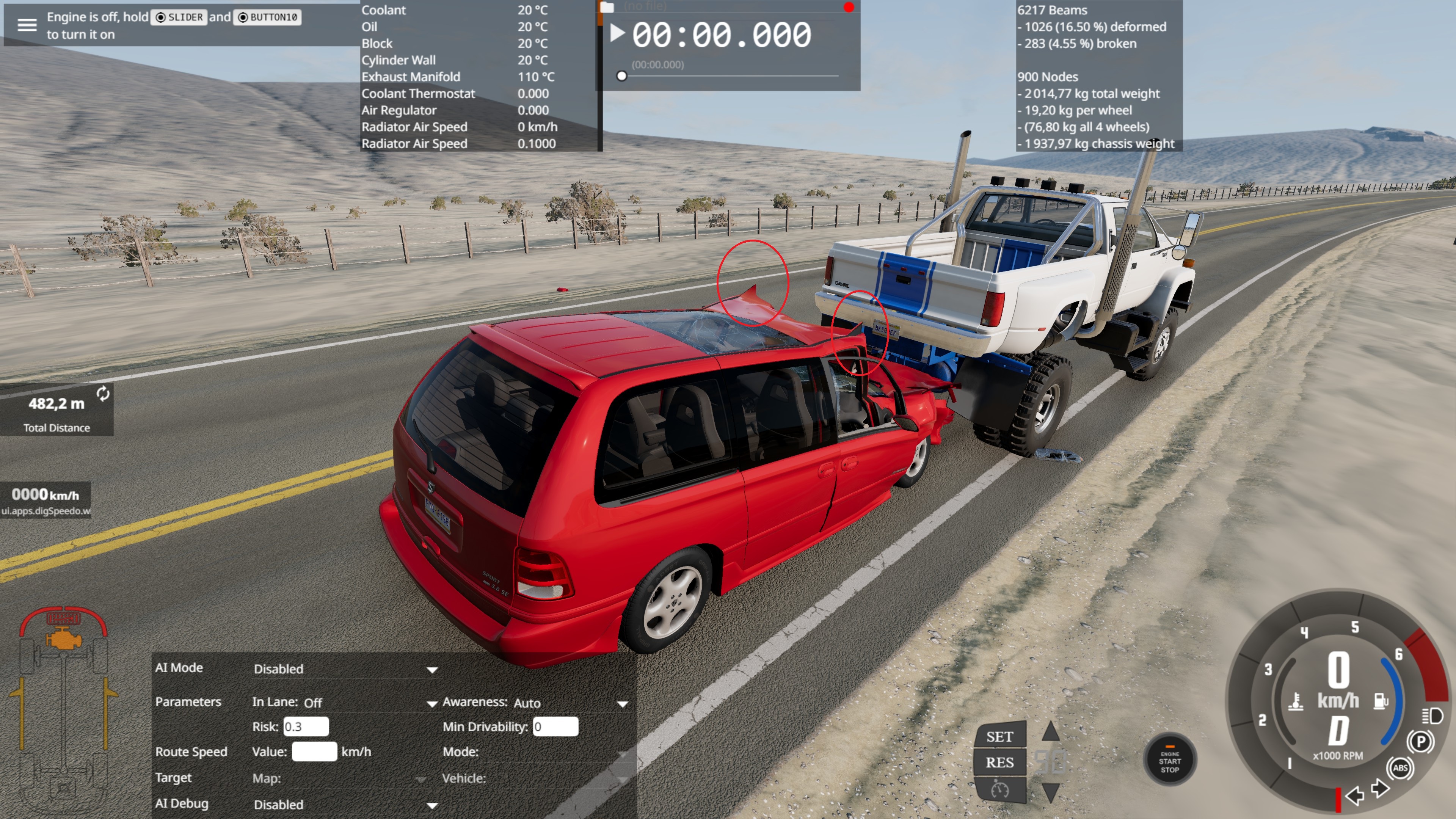1456x819 pixels.
Task: Click the Route Speed value box
Action: pos(314,752)
